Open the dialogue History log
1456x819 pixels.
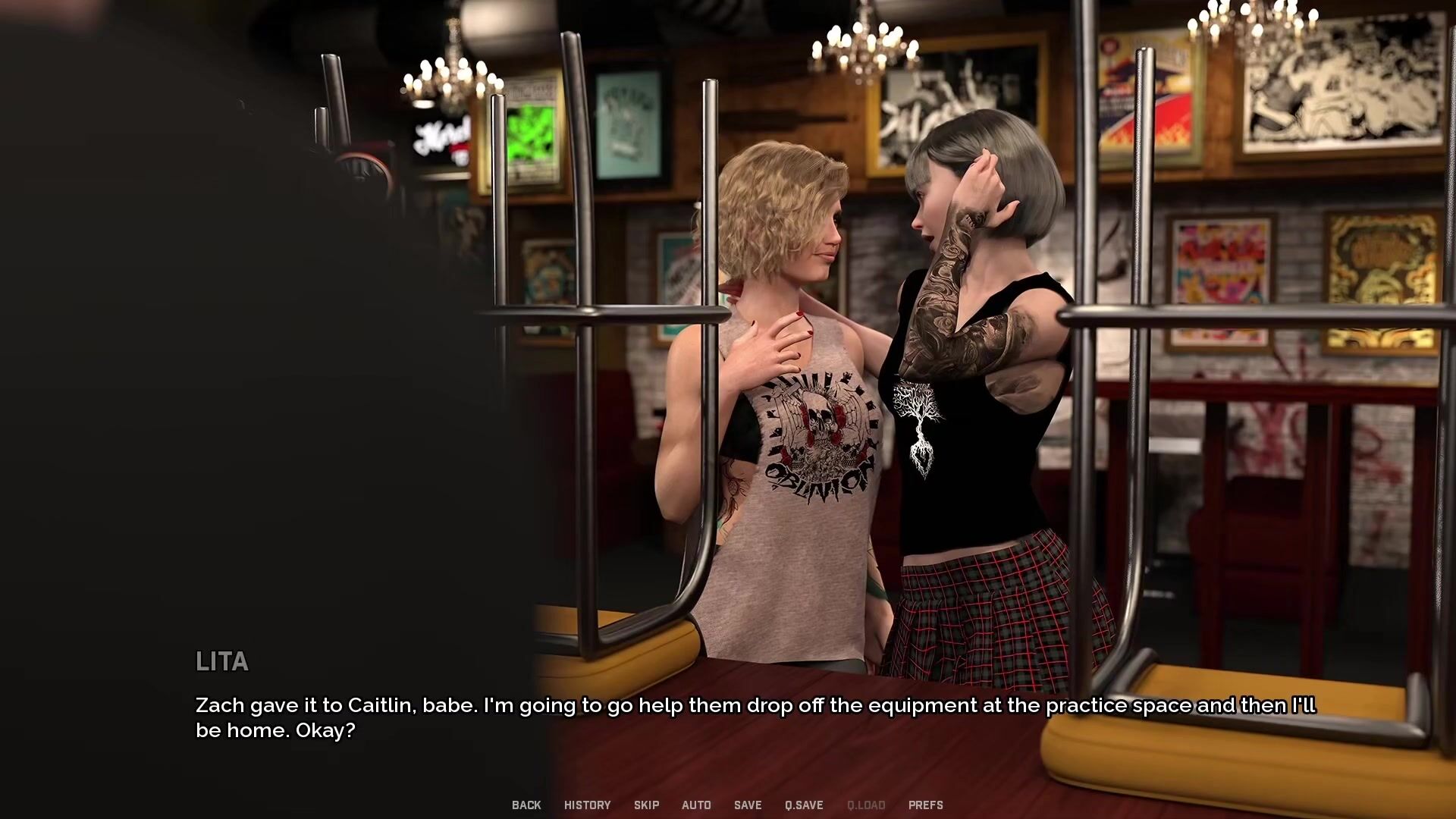click(587, 805)
